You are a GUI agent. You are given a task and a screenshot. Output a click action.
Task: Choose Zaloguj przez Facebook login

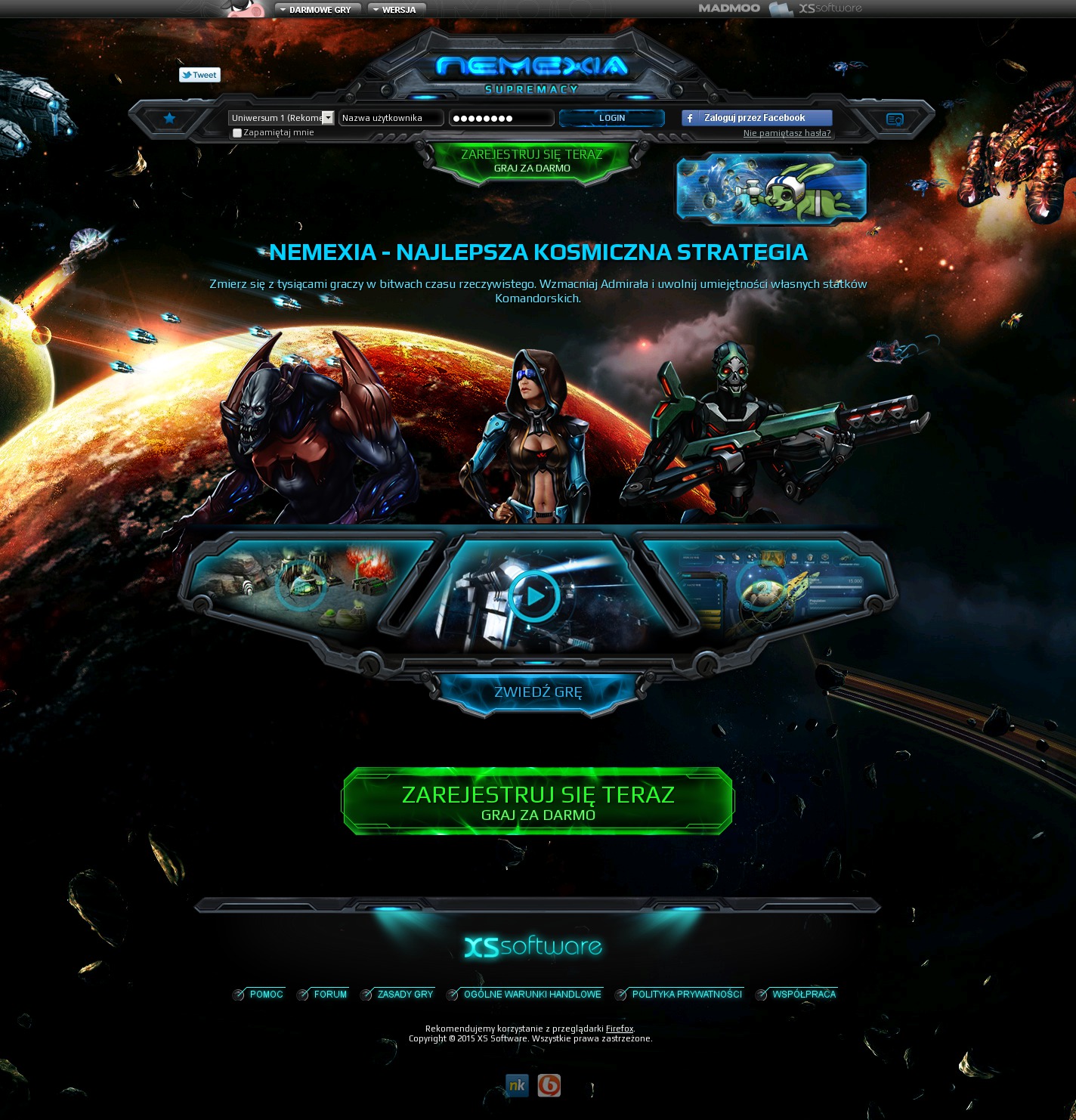[756, 118]
